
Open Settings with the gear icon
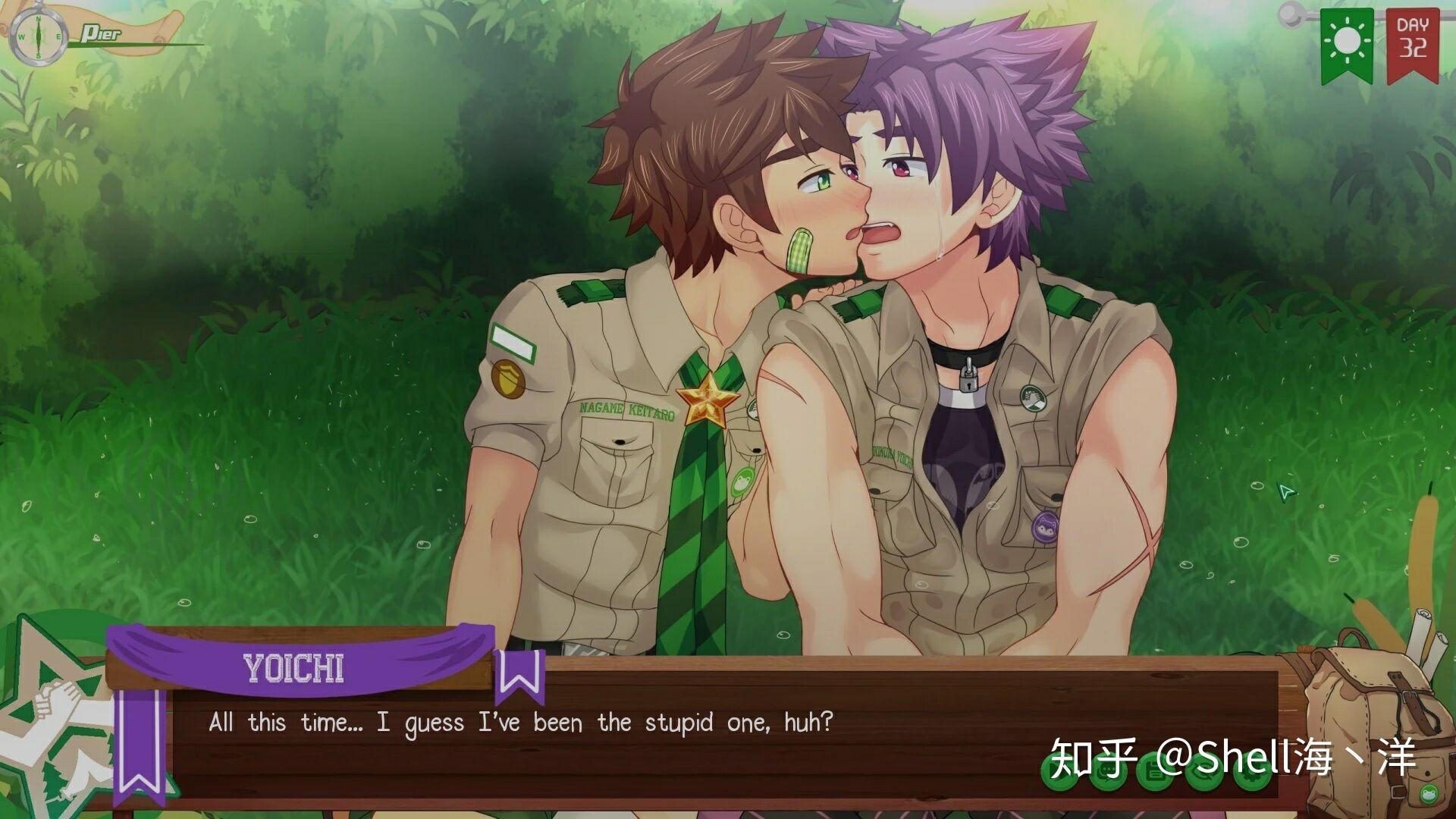1250,774
